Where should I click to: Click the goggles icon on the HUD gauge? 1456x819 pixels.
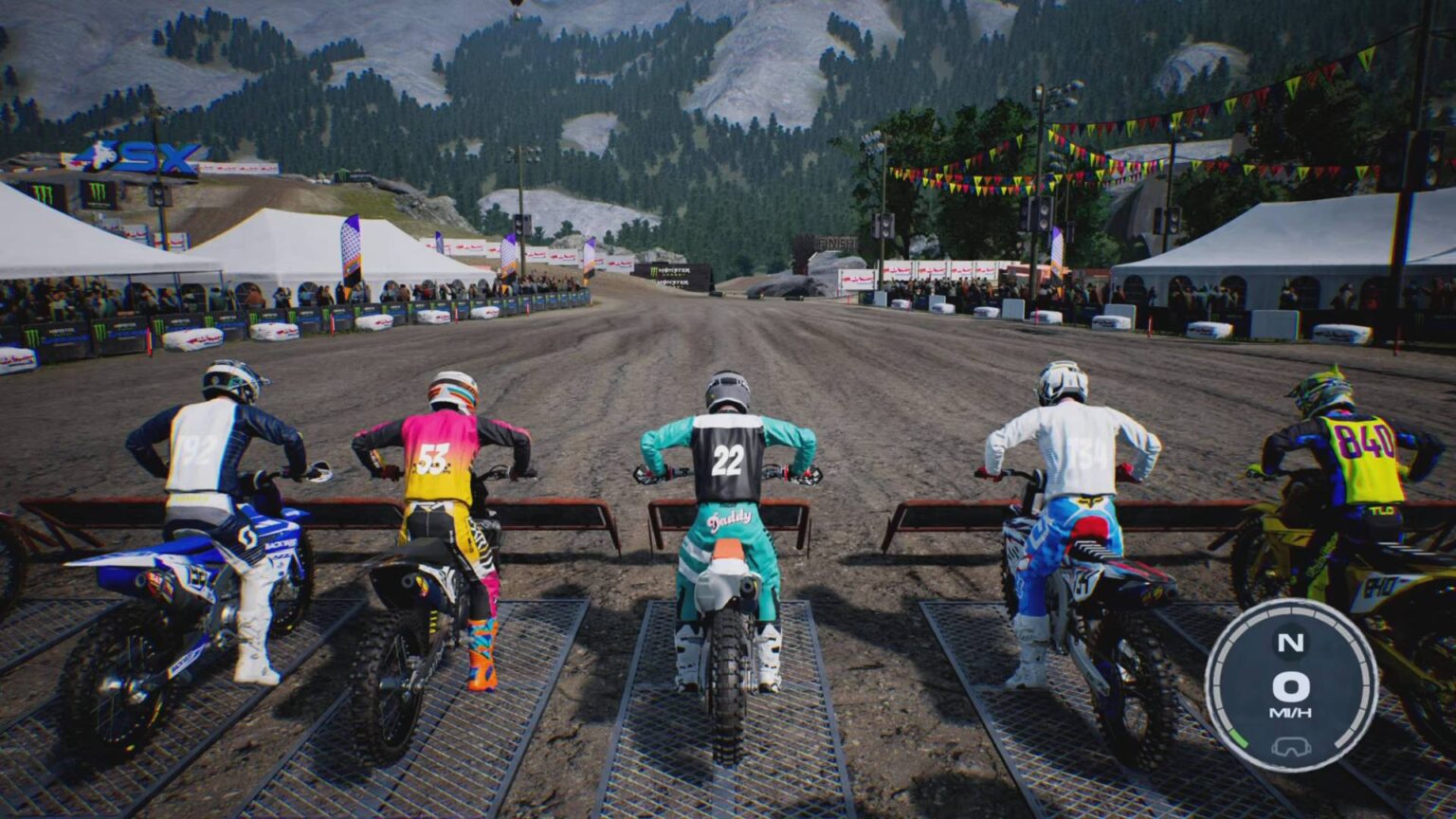[1291, 746]
